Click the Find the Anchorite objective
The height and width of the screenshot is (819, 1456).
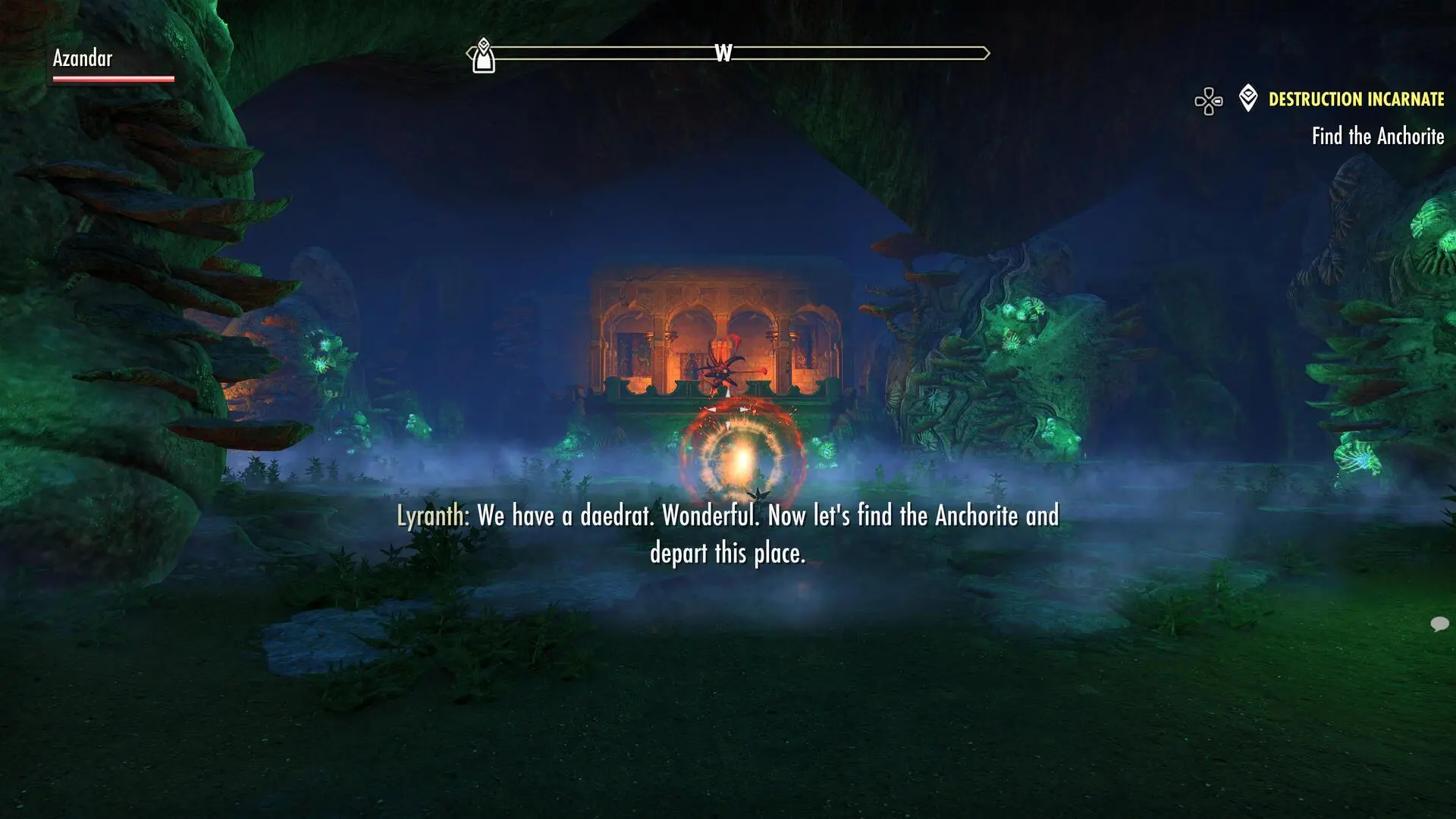pos(1377,136)
